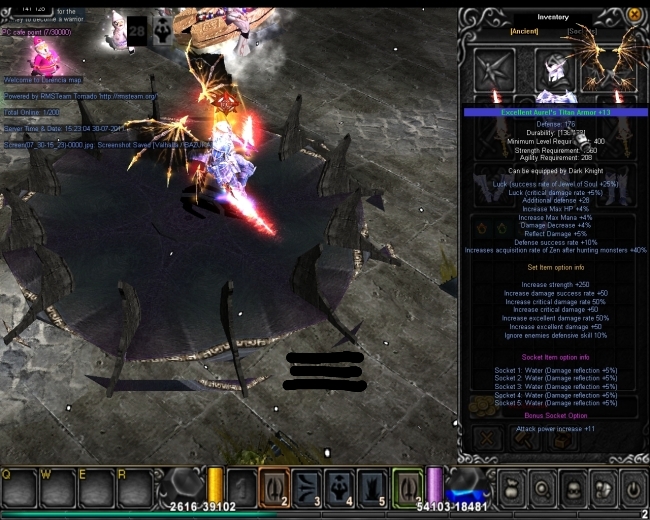Click the X button at inventory bottom

tap(488, 437)
